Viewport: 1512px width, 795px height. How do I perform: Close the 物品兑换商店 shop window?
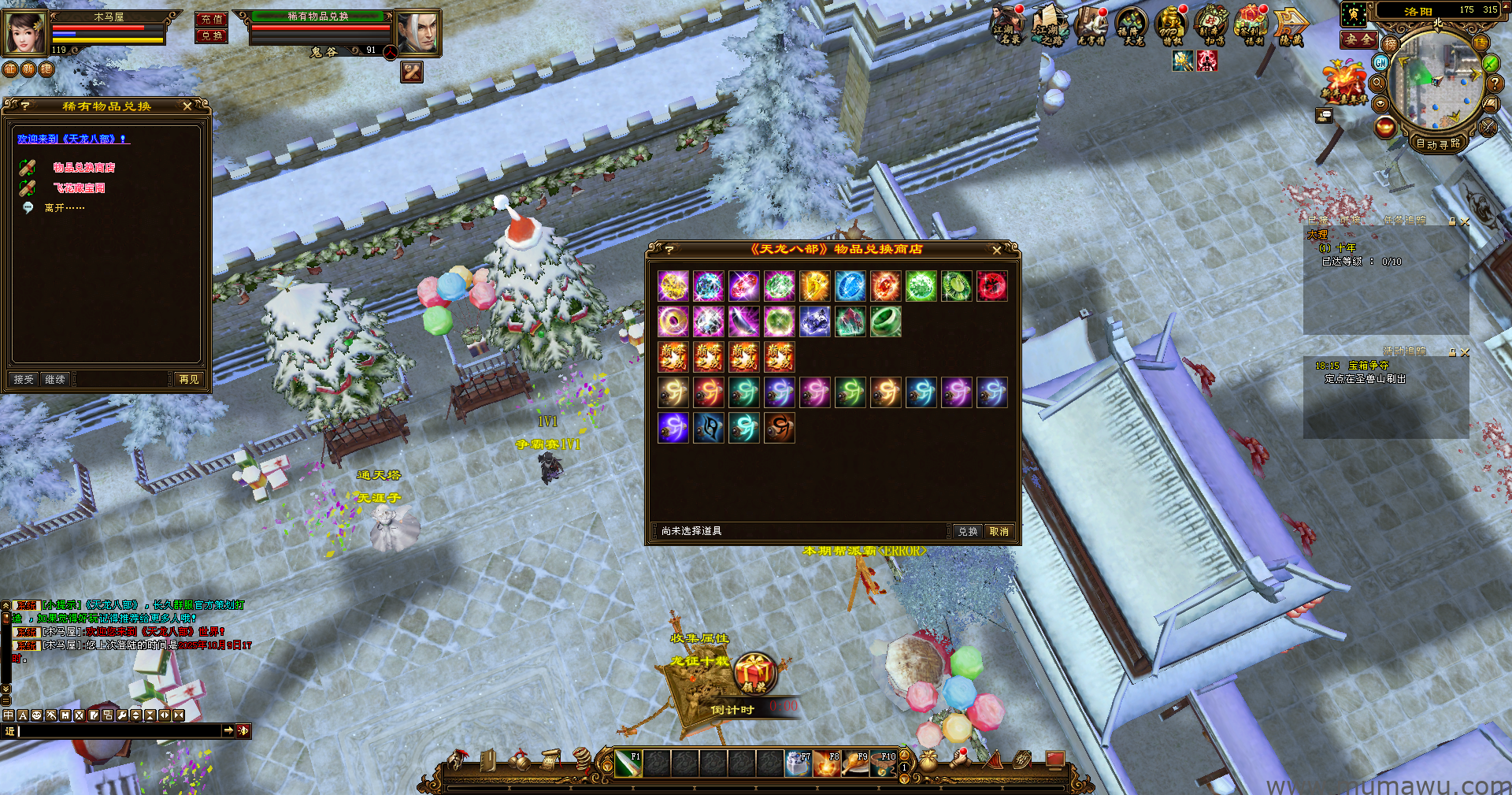[996, 250]
